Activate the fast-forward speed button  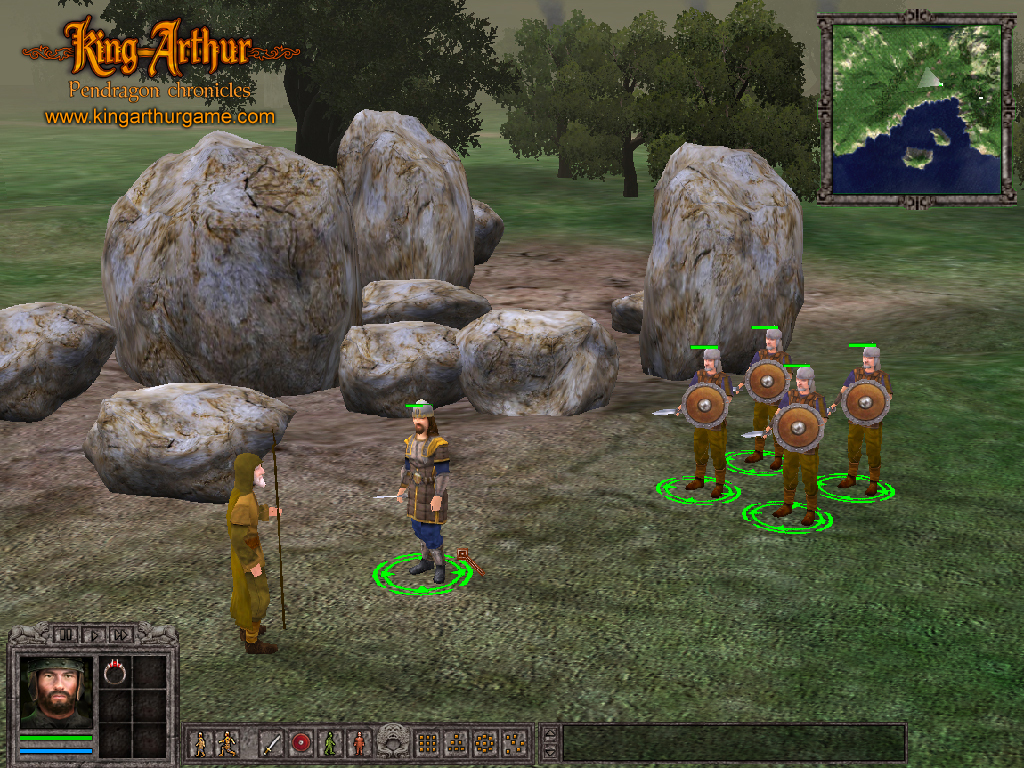click(121, 634)
